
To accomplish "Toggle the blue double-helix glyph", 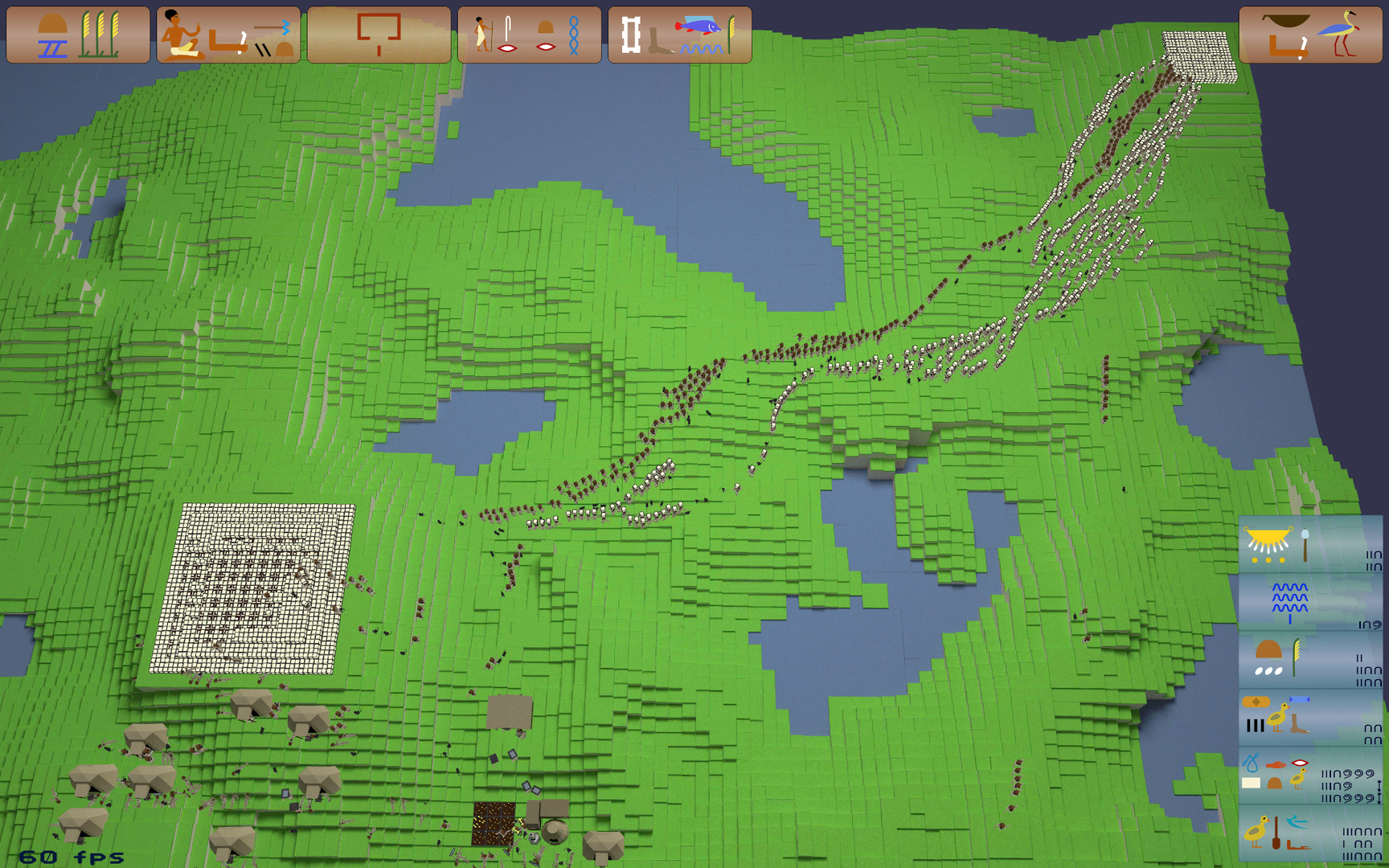I will pyautogui.click(x=575, y=36).
